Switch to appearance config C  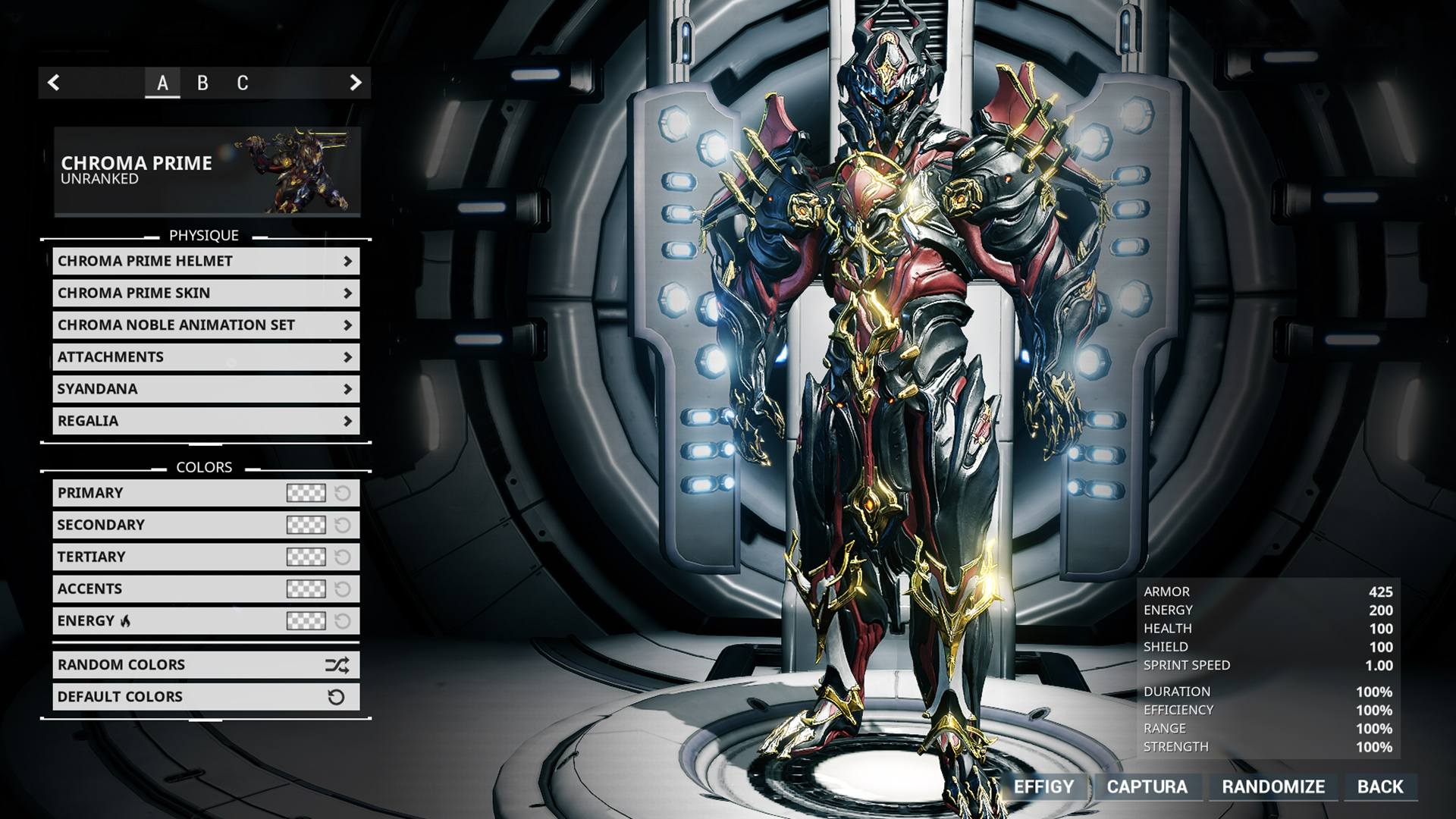[242, 83]
